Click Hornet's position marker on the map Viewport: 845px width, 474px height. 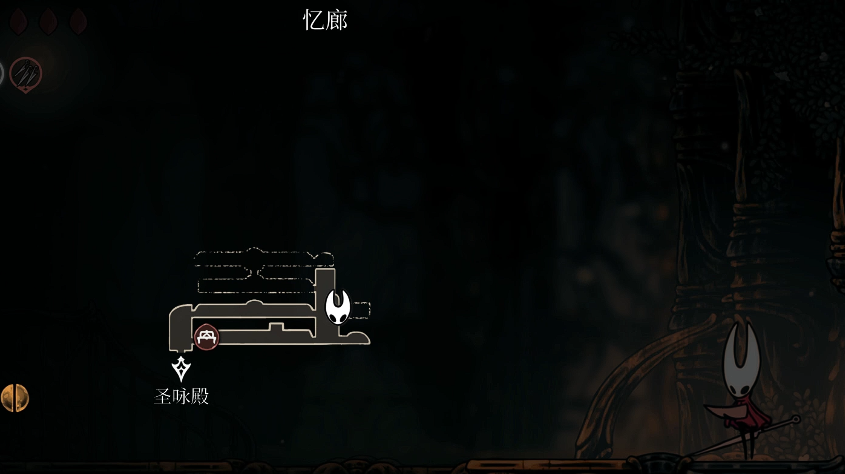339,305
